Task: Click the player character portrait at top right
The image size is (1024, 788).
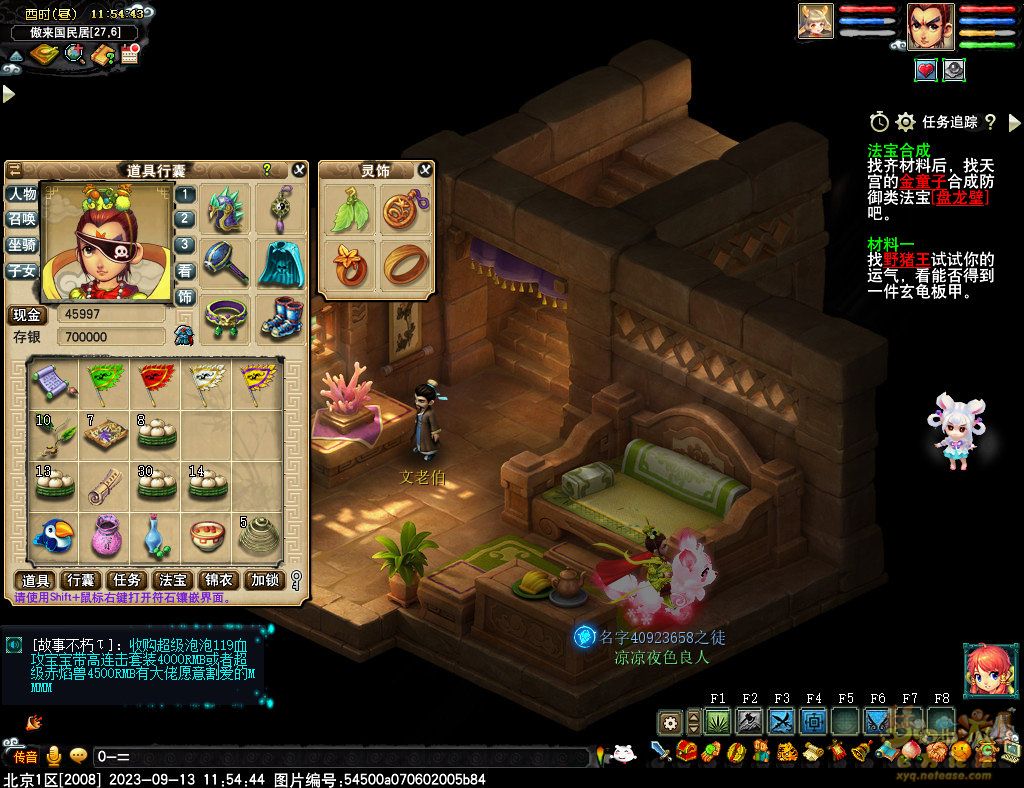Action: [x=930, y=26]
